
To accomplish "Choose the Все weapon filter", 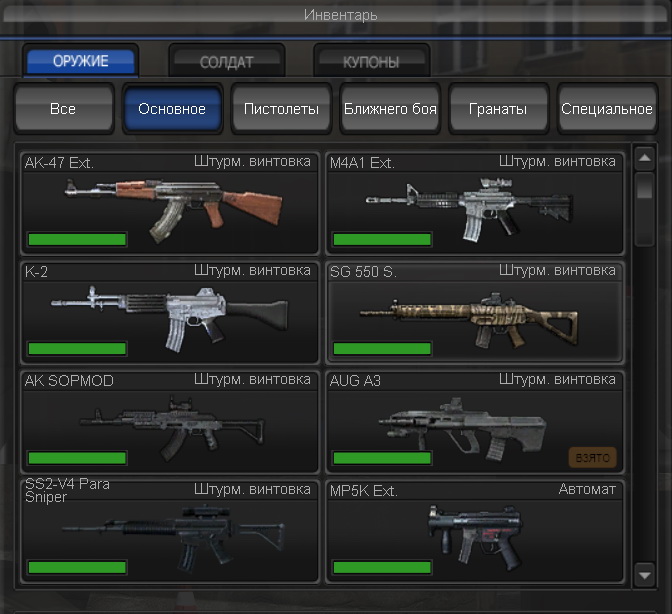I will point(63,109).
